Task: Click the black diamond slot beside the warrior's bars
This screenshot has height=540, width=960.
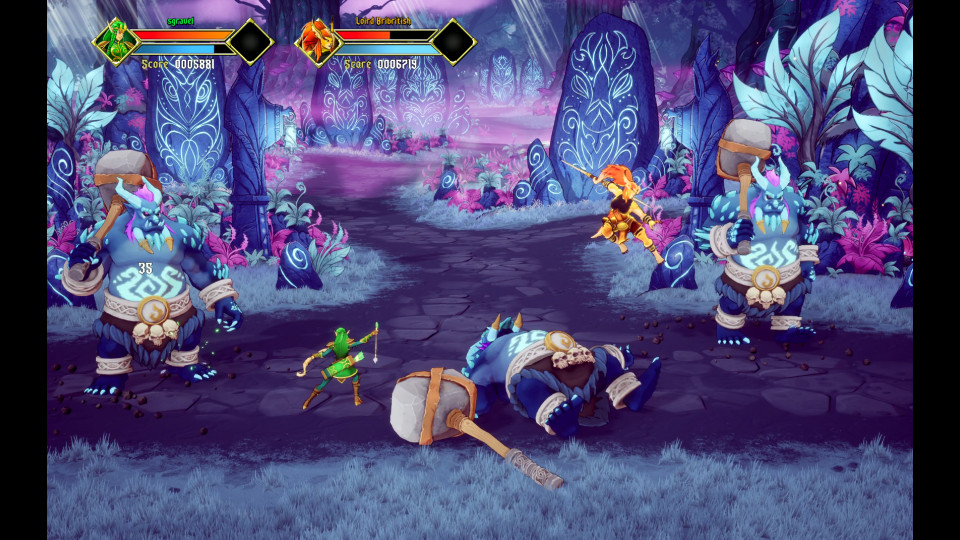Action: point(452,41)
